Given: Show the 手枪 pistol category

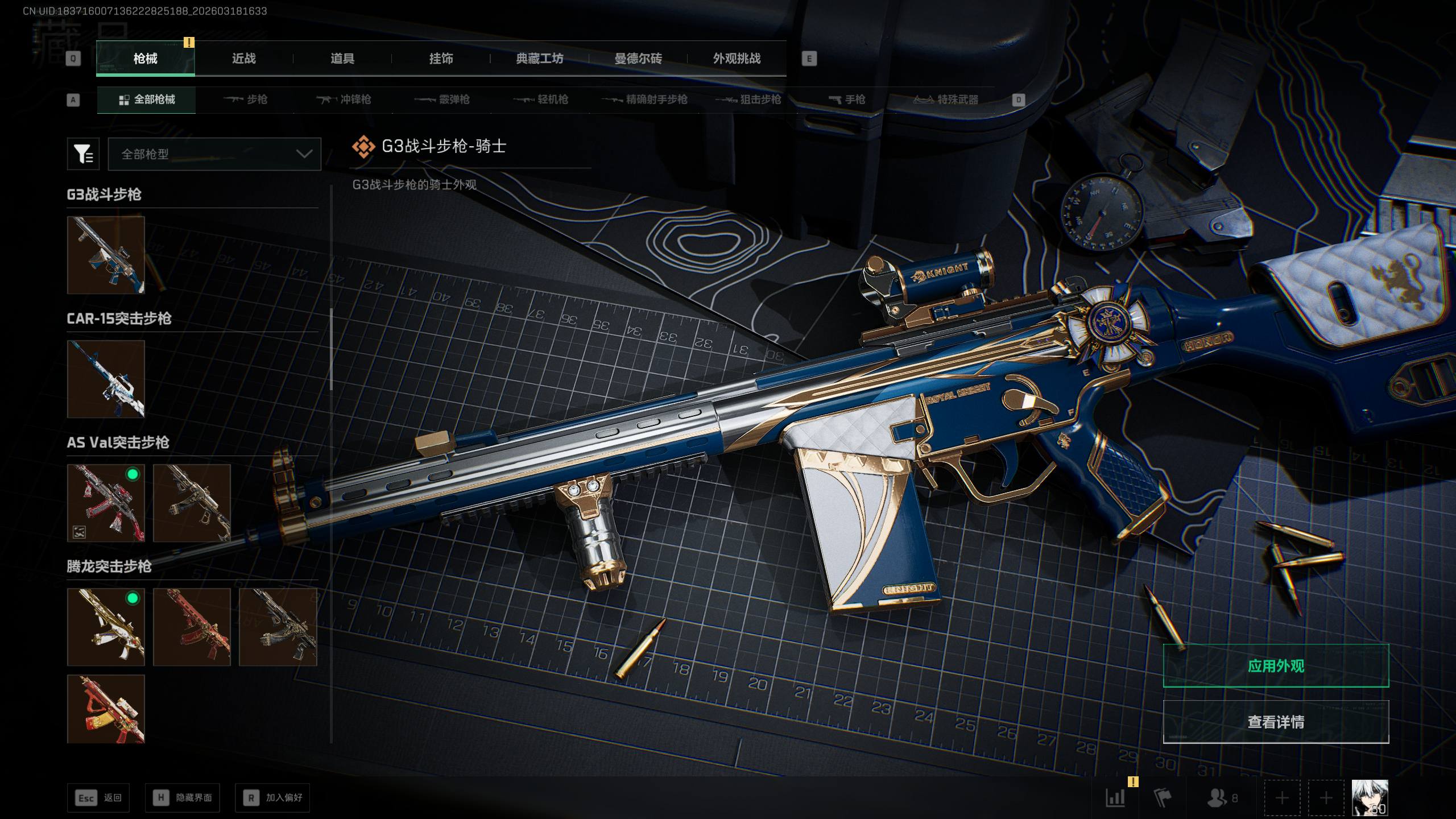Looking at the screenshot, I should pos(847,100).
